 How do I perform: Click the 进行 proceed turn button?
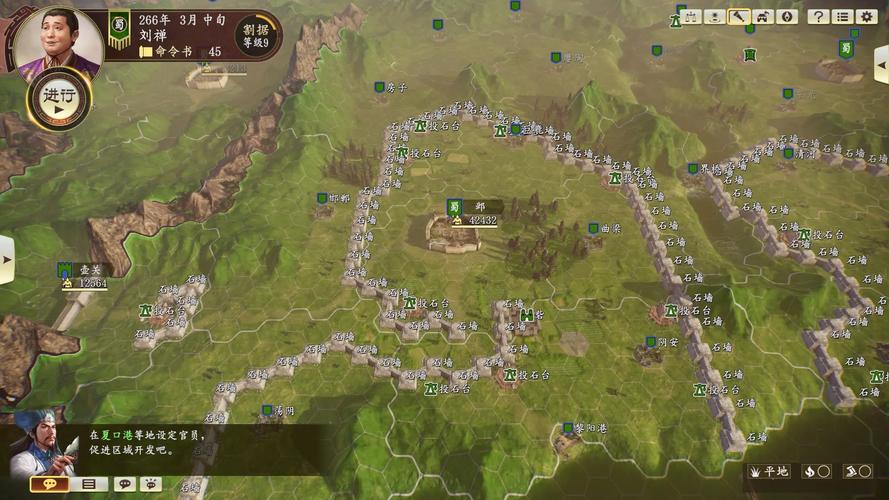coord(59,98)
